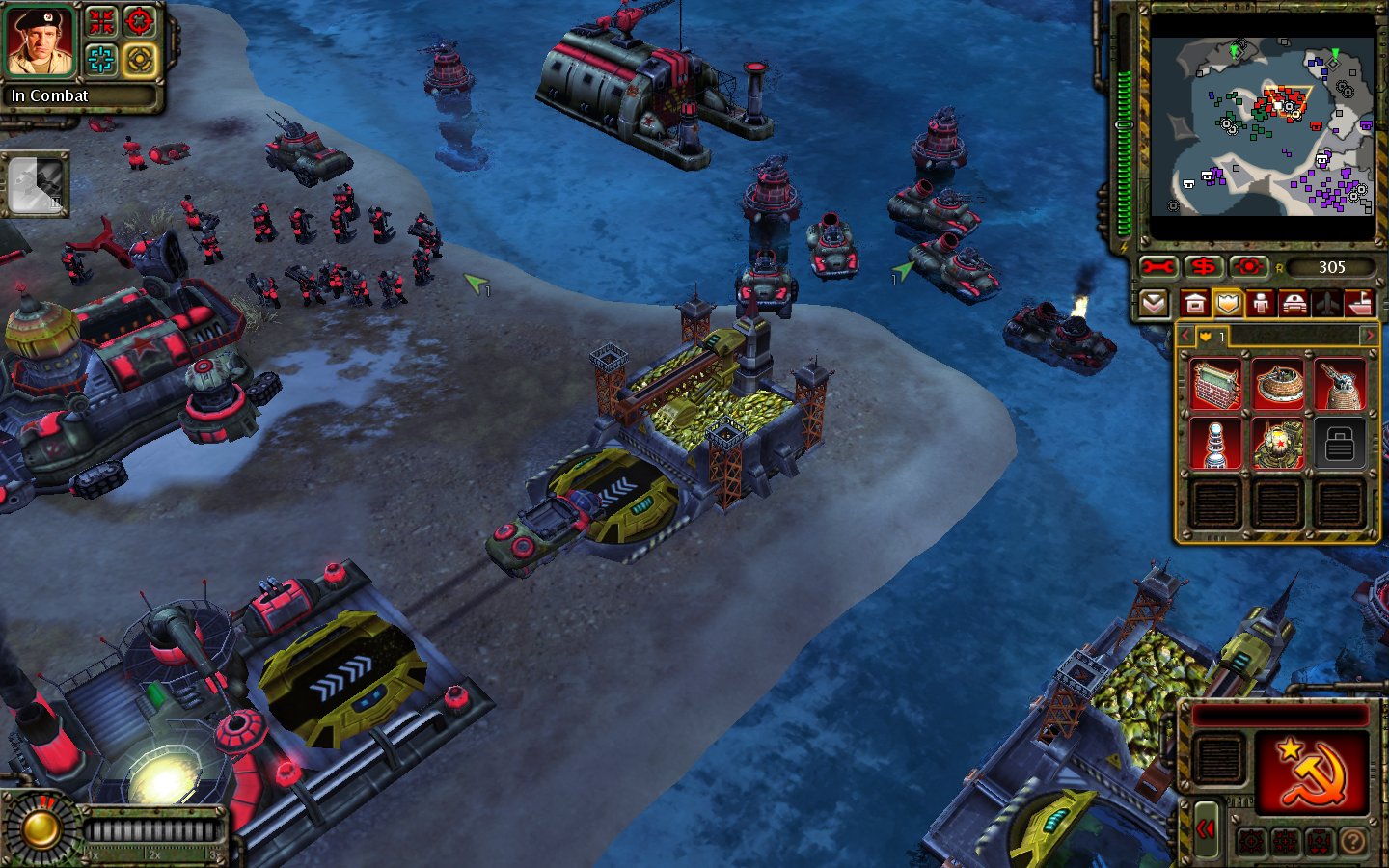The height and width of the screenshot is (868, 1389).
Task: Select the red inward-arrows stance button
Action: point(102,21)
